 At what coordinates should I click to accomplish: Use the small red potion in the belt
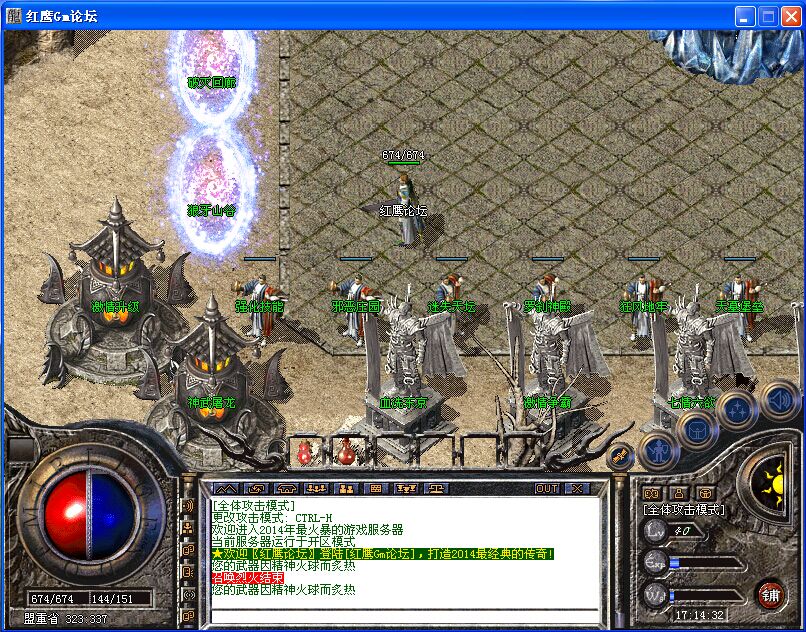tap(304, 452)
